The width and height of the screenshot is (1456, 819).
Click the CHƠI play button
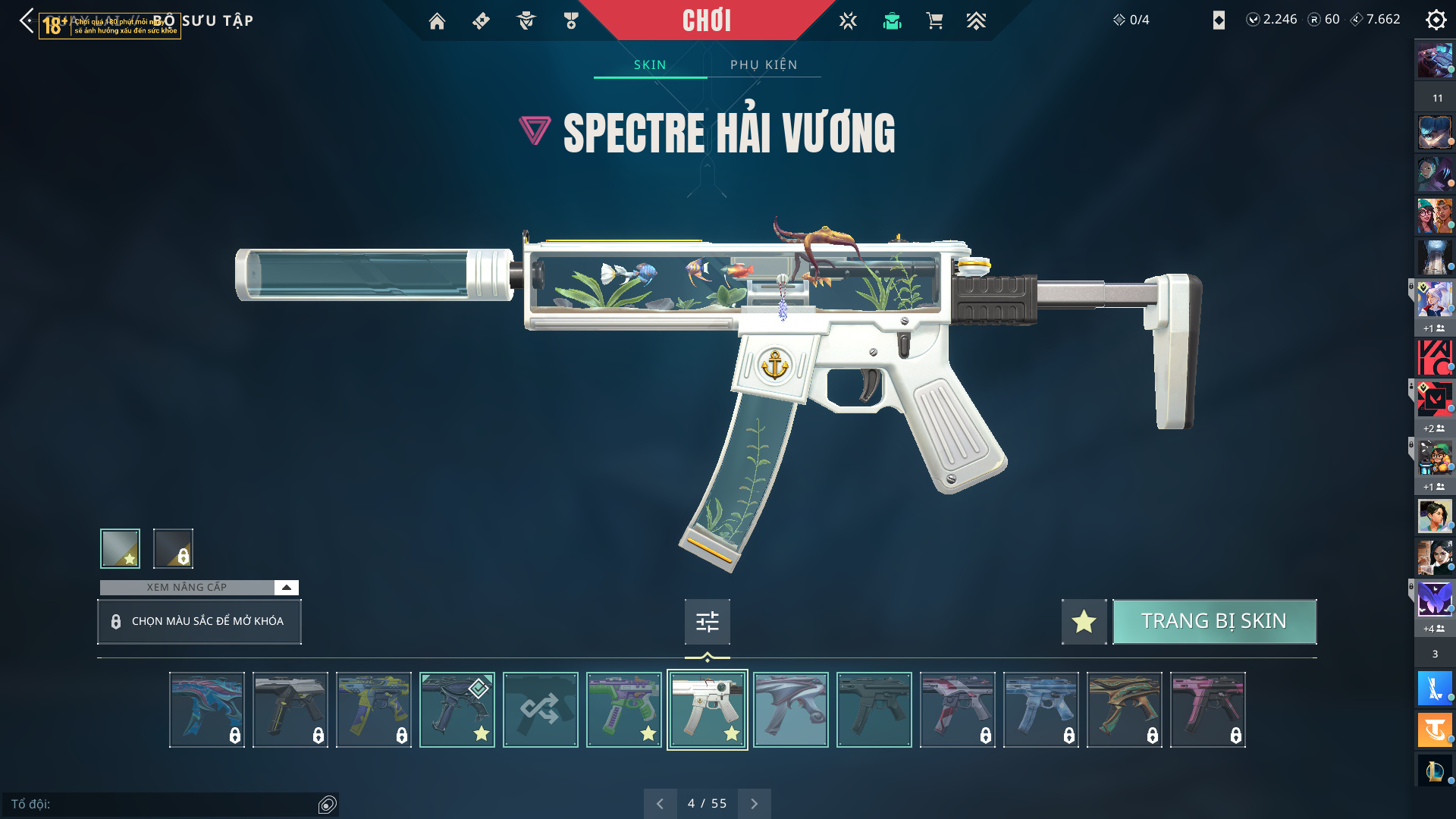click(707, 20)
